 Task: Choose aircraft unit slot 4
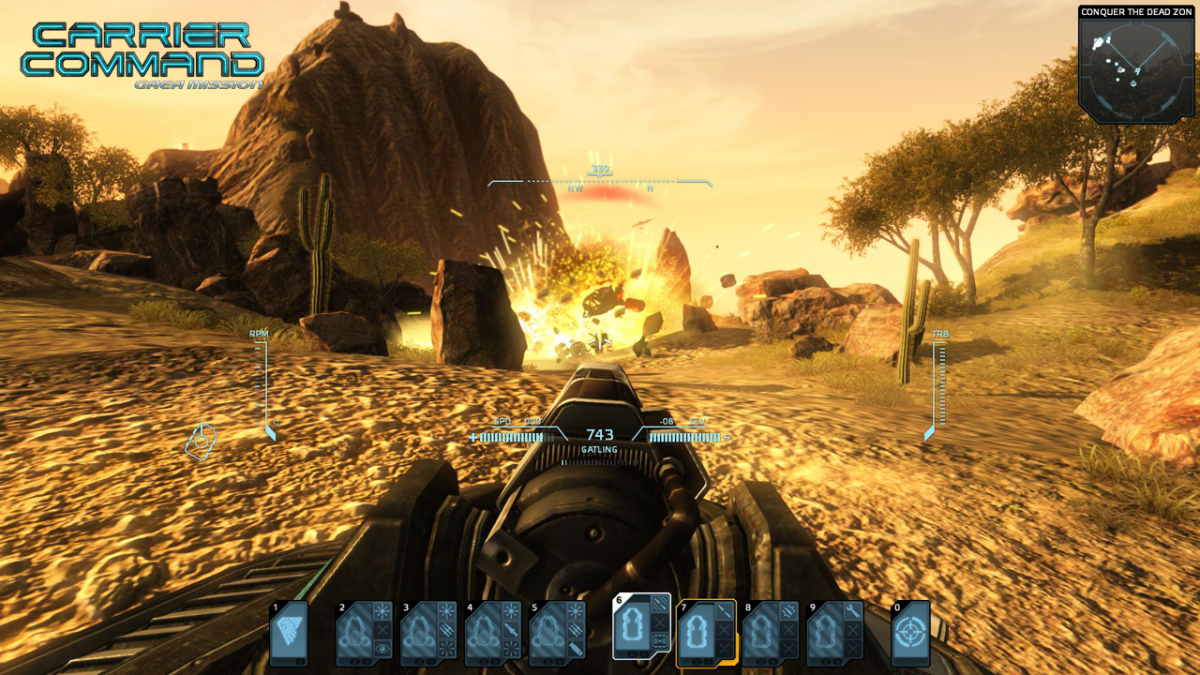[493, 633]
